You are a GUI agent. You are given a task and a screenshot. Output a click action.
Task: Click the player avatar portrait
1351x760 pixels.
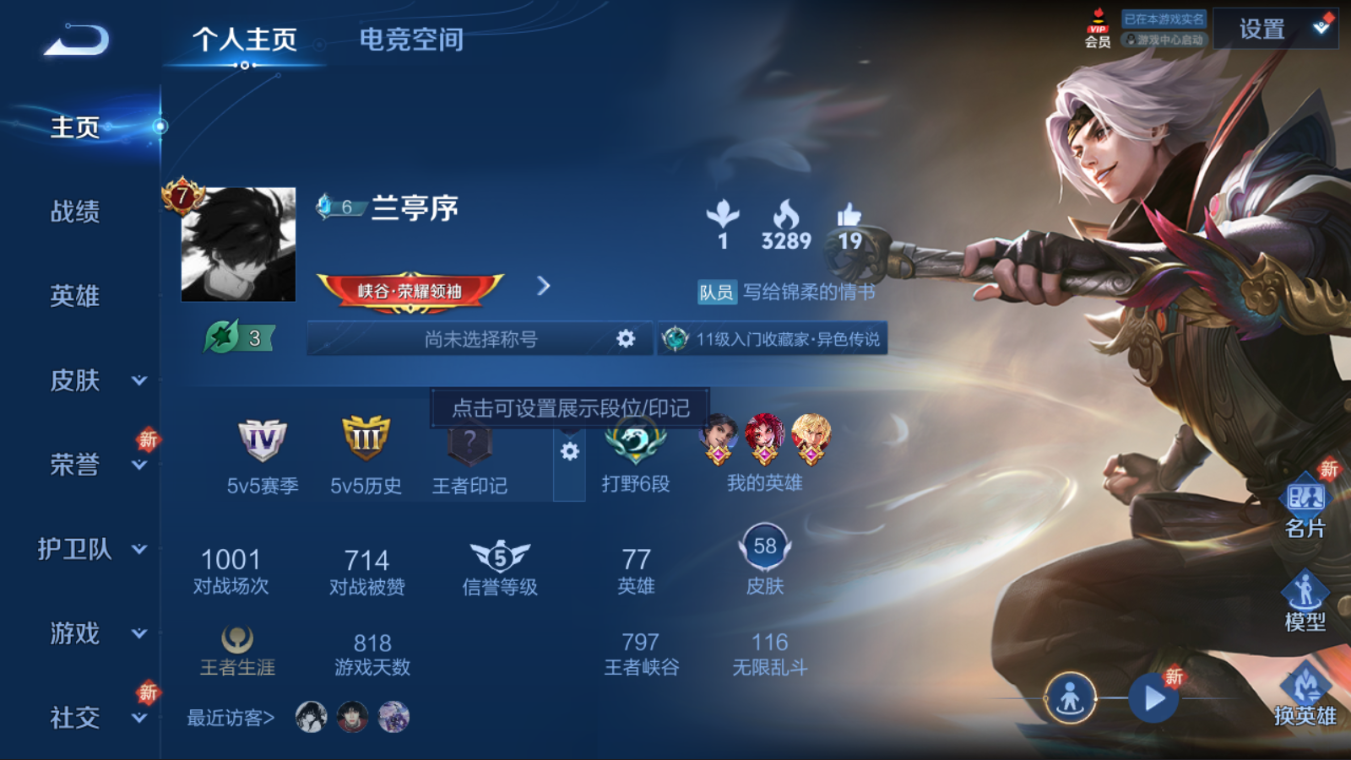(238, 244)
